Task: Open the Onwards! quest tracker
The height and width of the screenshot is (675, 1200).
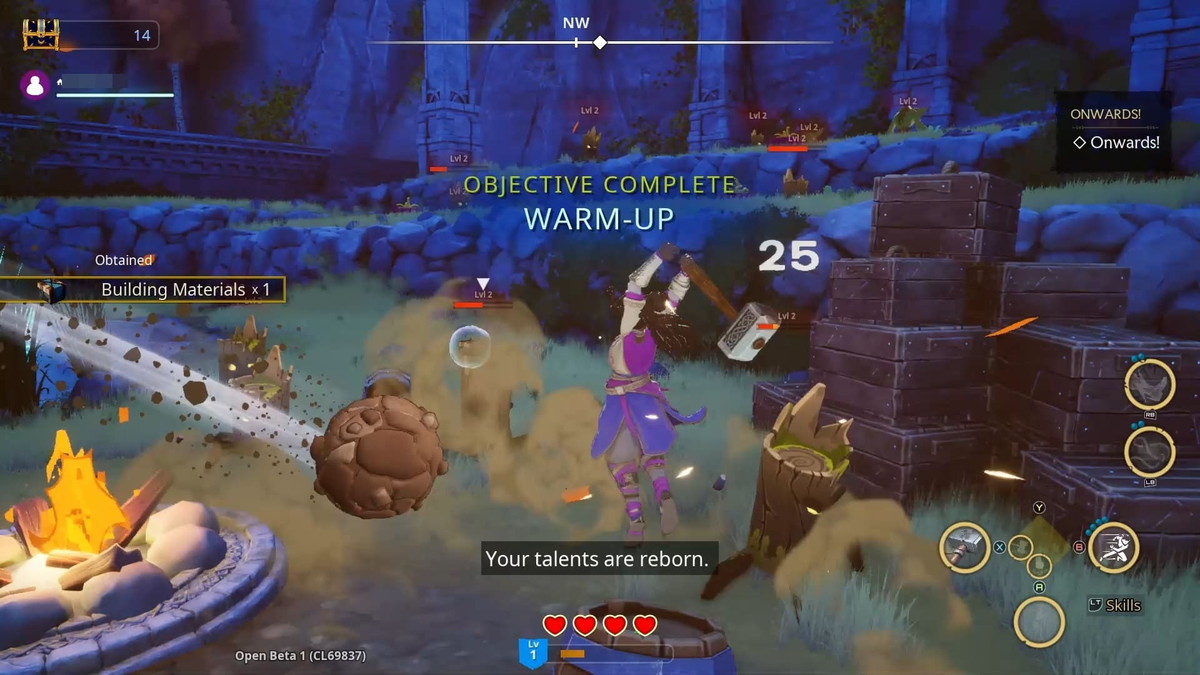Action: (1115, 142)
